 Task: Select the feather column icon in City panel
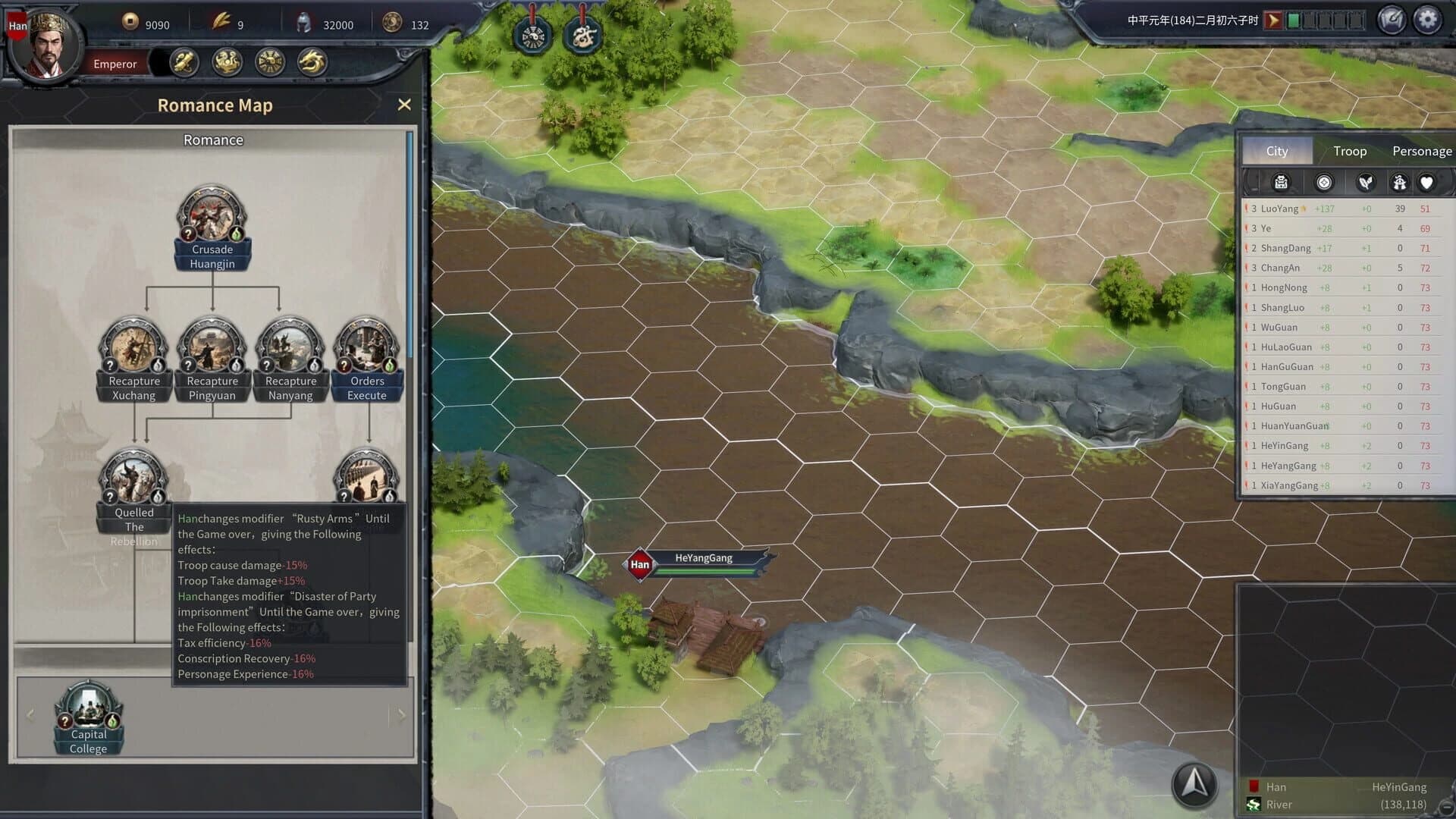pos(1367,182)
